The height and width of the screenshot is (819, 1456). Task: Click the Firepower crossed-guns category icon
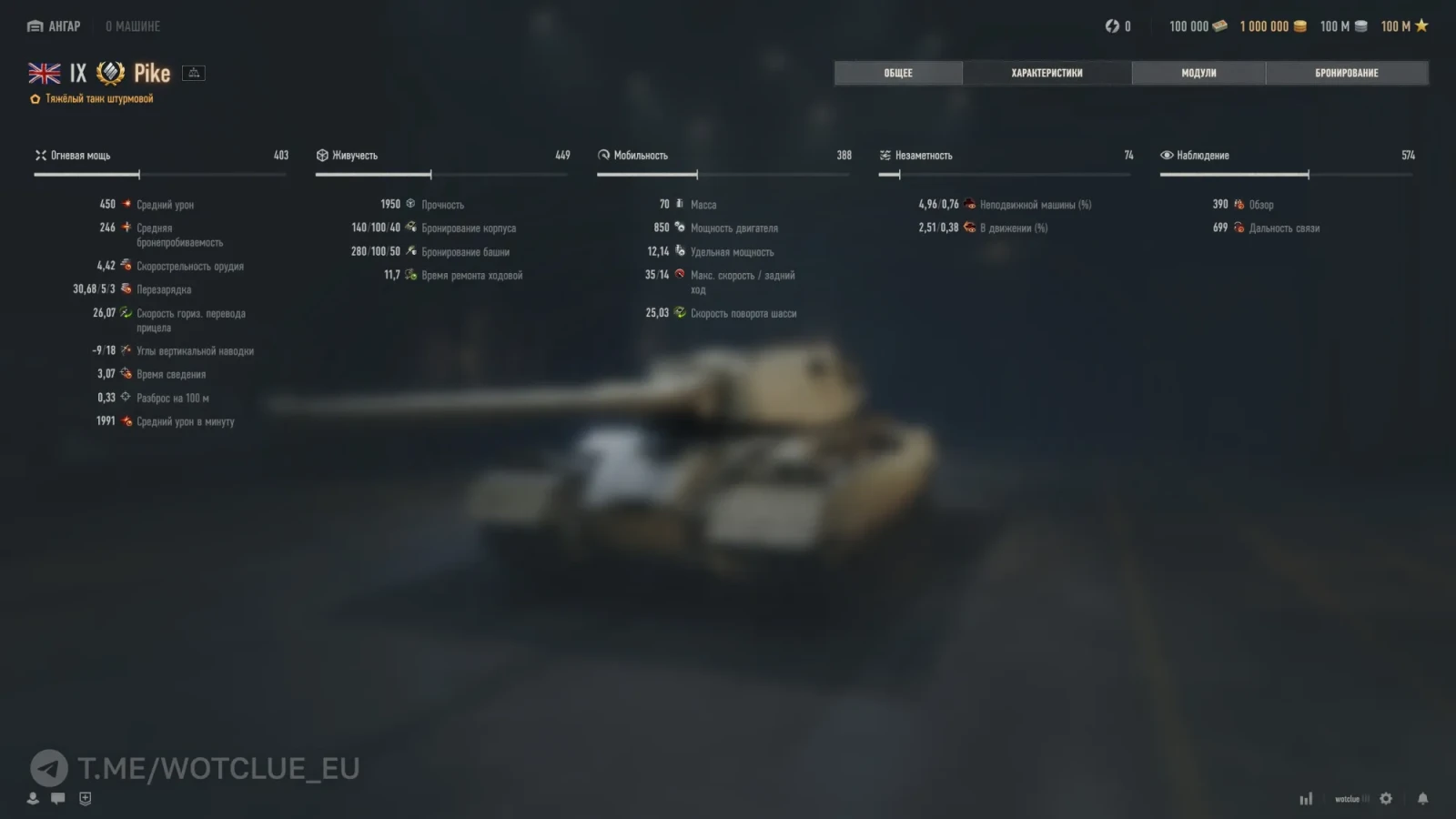click(x=41, y=155)
